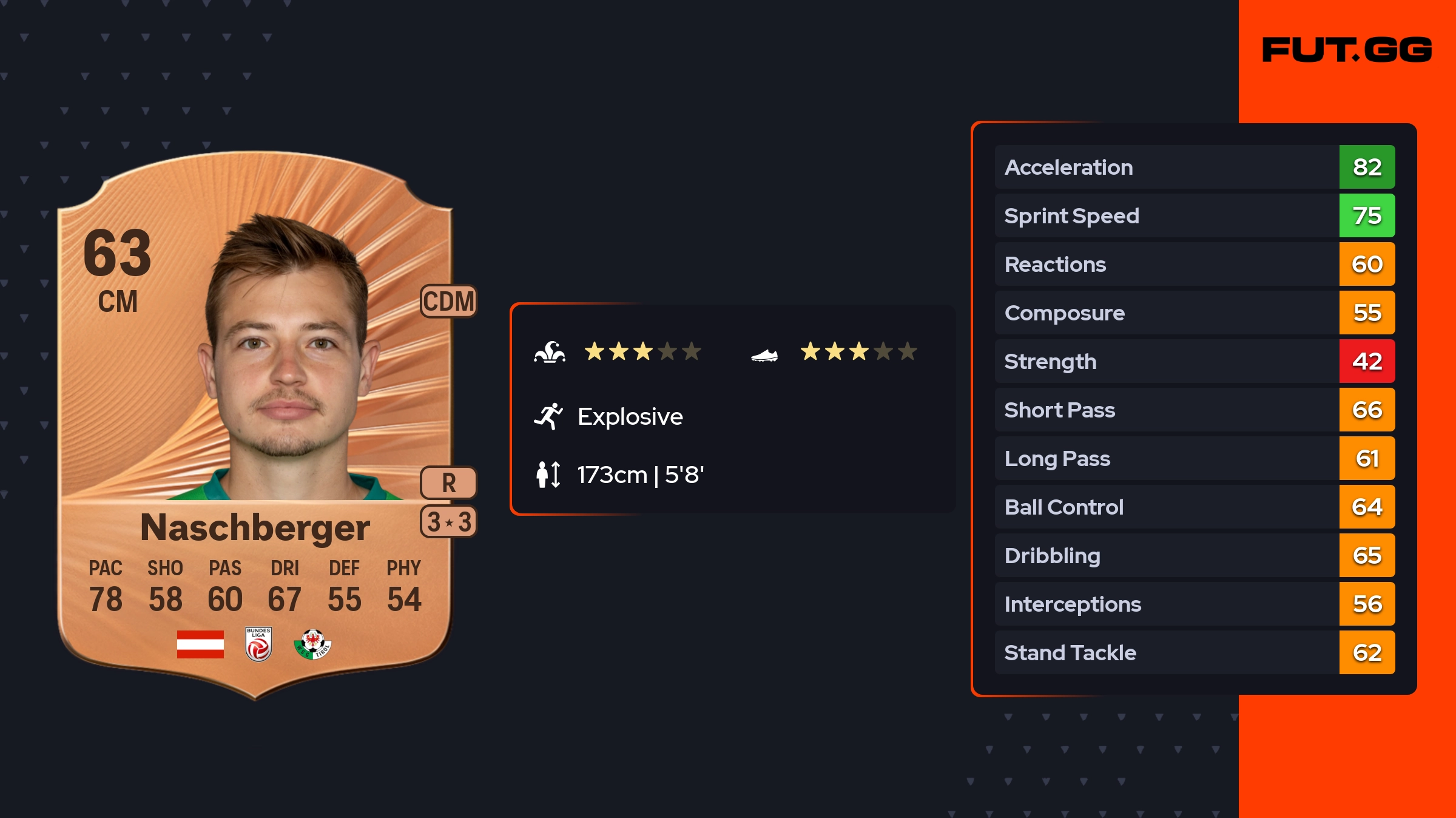Open the FUT.GG logo link

[x=1347, y=50]
